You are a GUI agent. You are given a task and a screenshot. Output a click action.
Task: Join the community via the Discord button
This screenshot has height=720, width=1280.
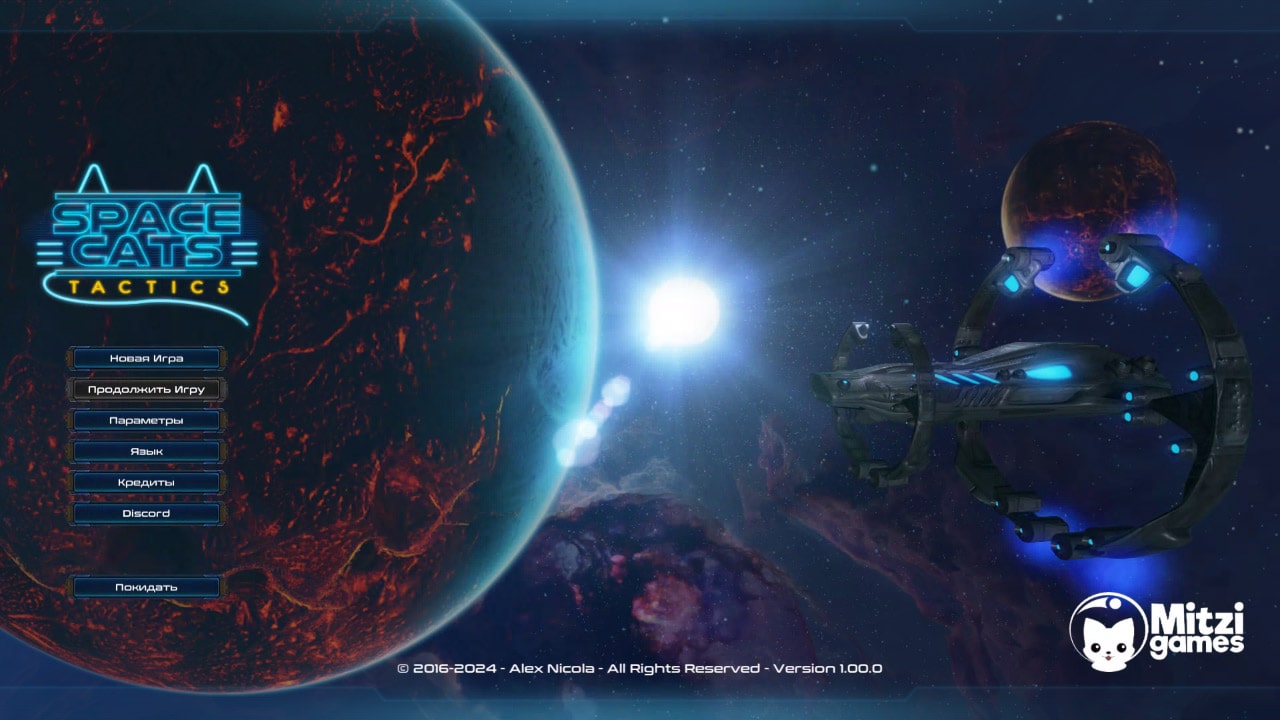click(147, 512)
